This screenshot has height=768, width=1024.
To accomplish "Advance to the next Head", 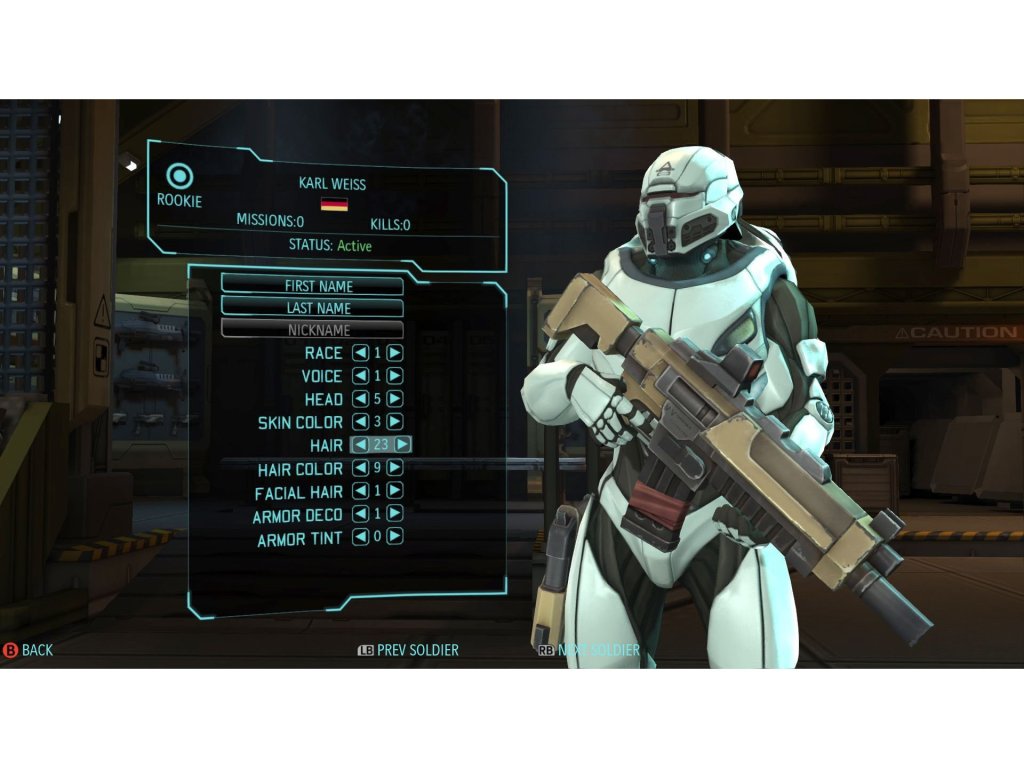I will click(395, 399).
